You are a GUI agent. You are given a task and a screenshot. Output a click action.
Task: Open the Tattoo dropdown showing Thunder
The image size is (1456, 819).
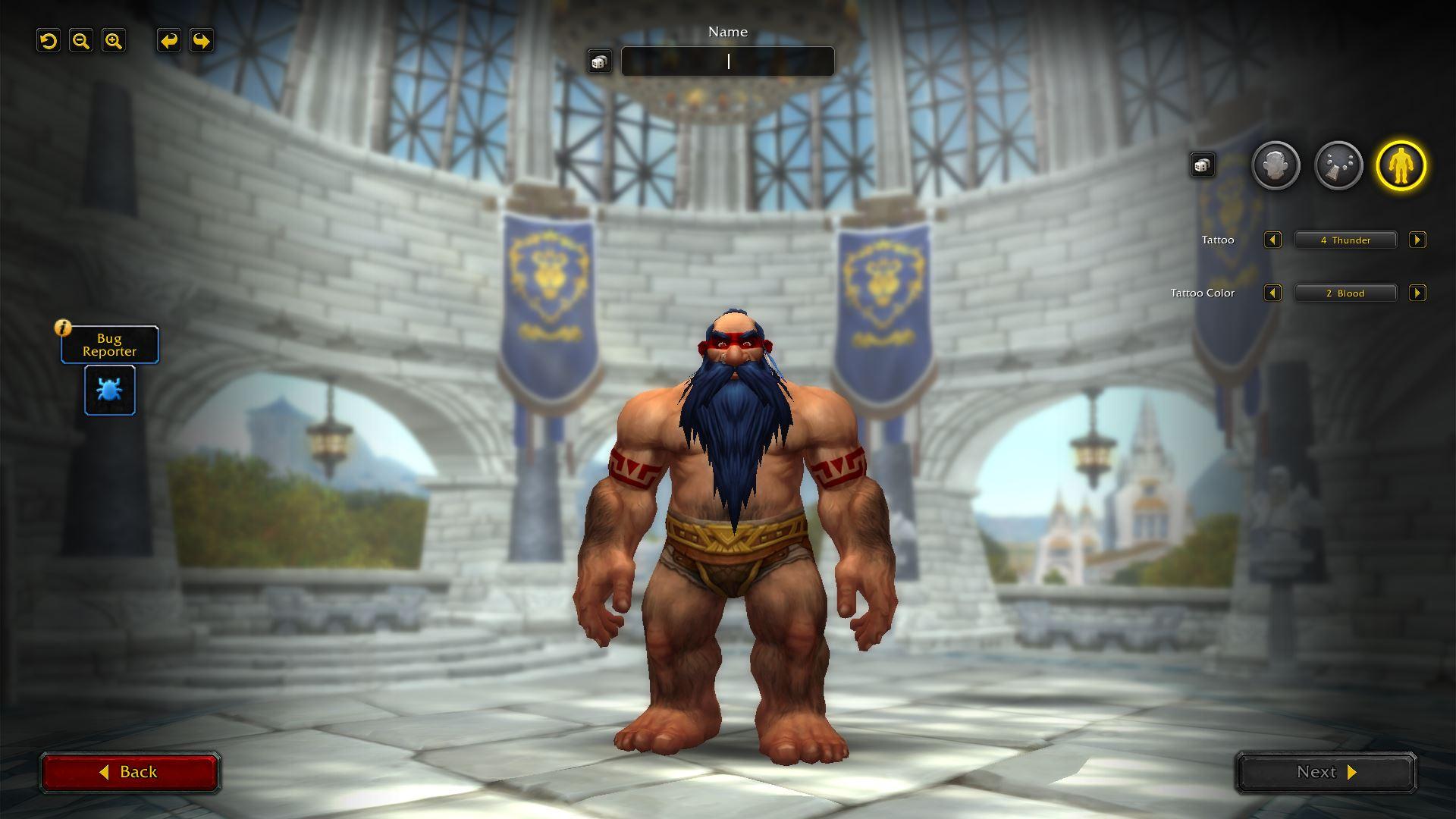click(1345, 240)
